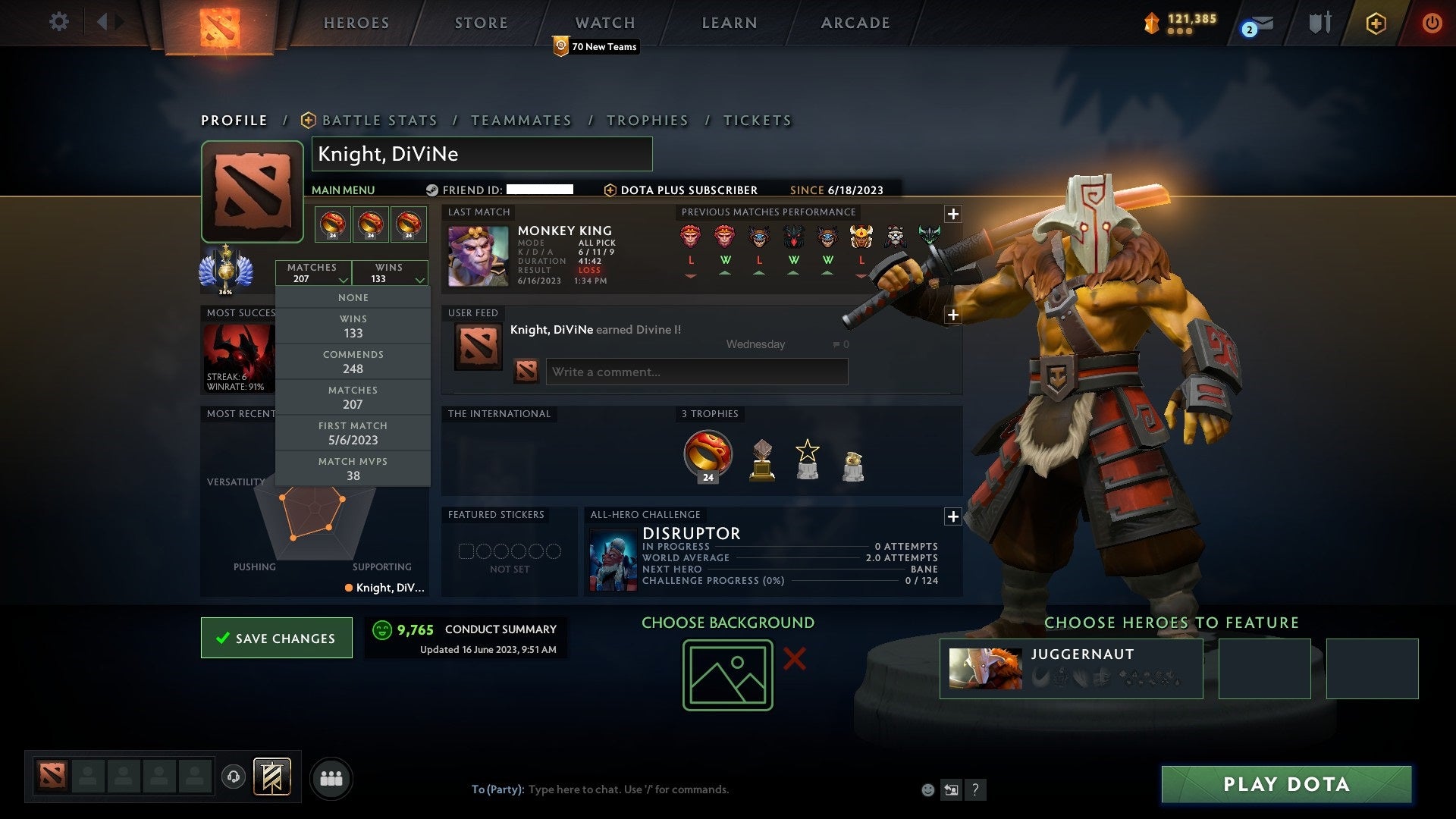Select MATCH MVPS from the stat list

tap(353, 468)
